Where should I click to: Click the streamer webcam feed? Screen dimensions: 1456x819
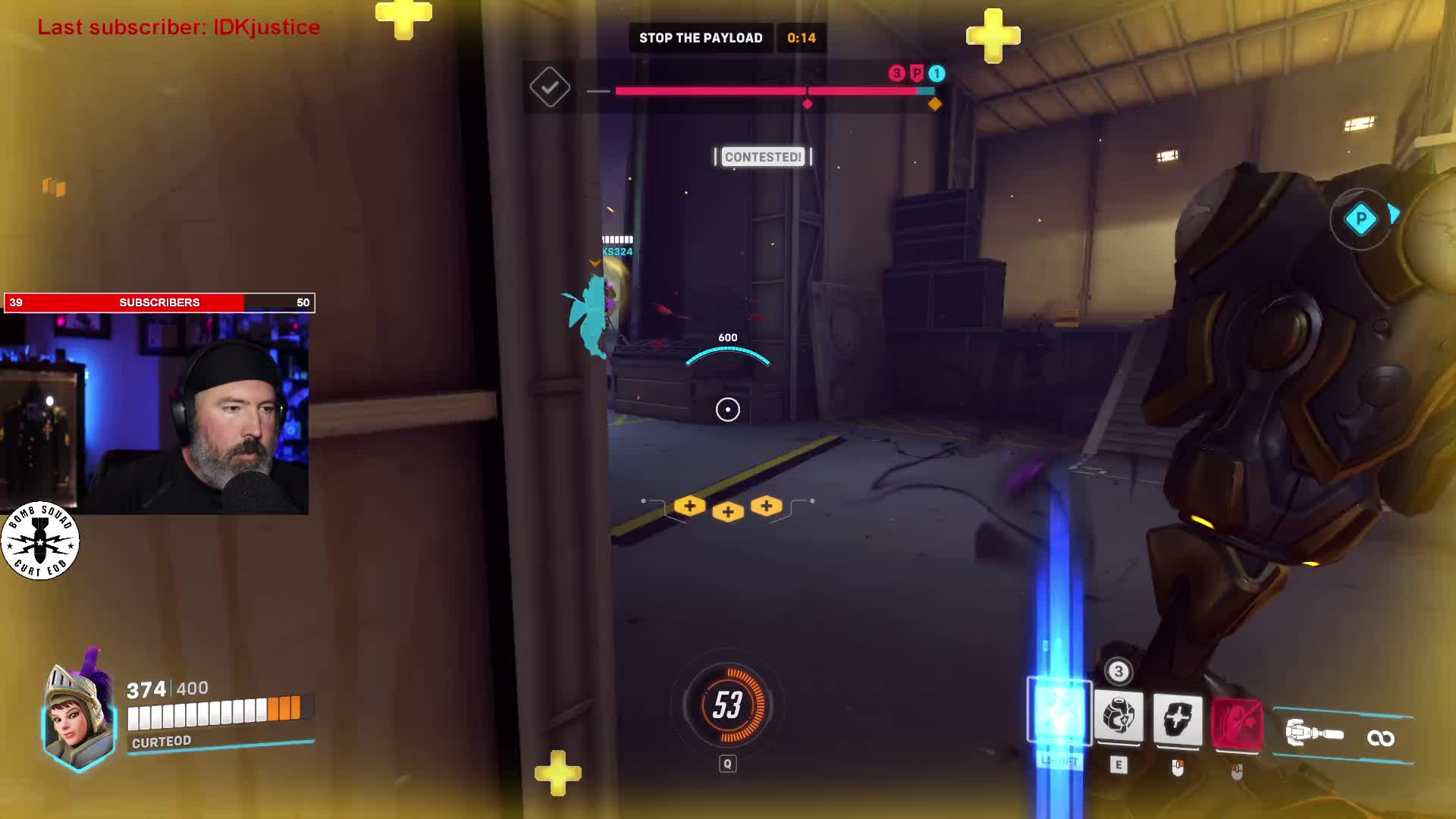click(155, 414)
